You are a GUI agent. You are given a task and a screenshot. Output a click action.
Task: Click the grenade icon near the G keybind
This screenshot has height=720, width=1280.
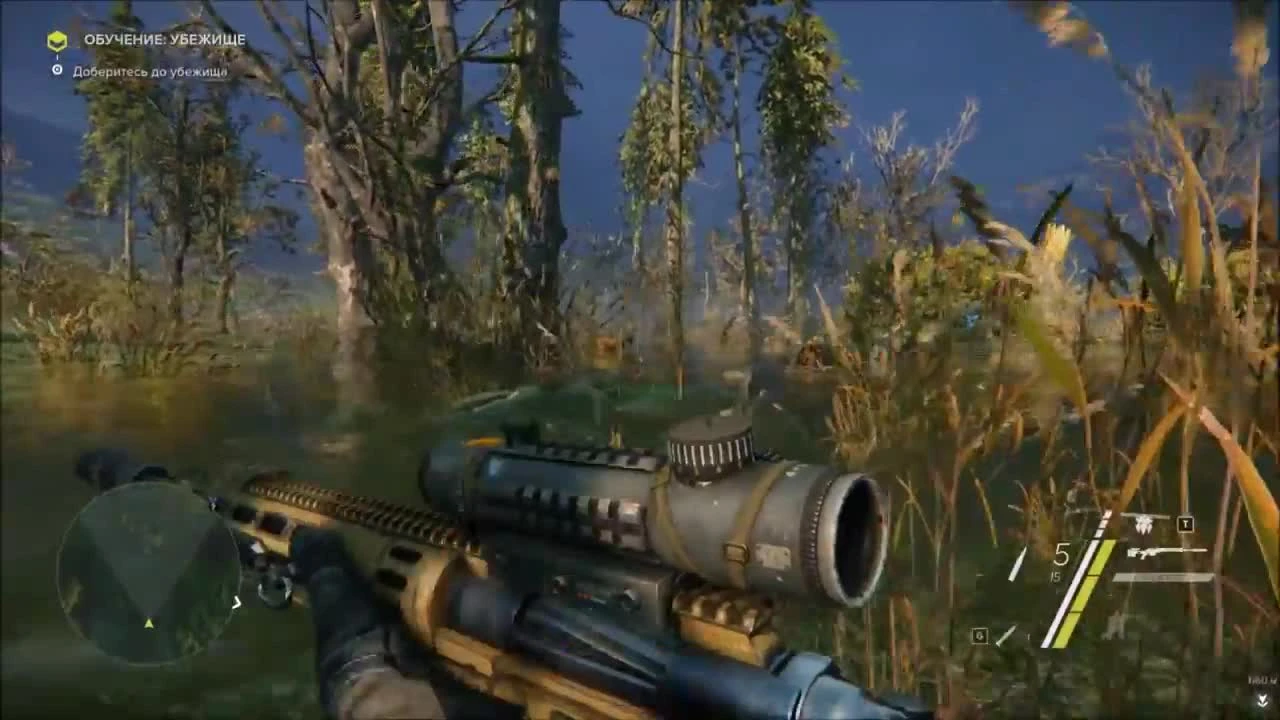(x=1007, y=636)
